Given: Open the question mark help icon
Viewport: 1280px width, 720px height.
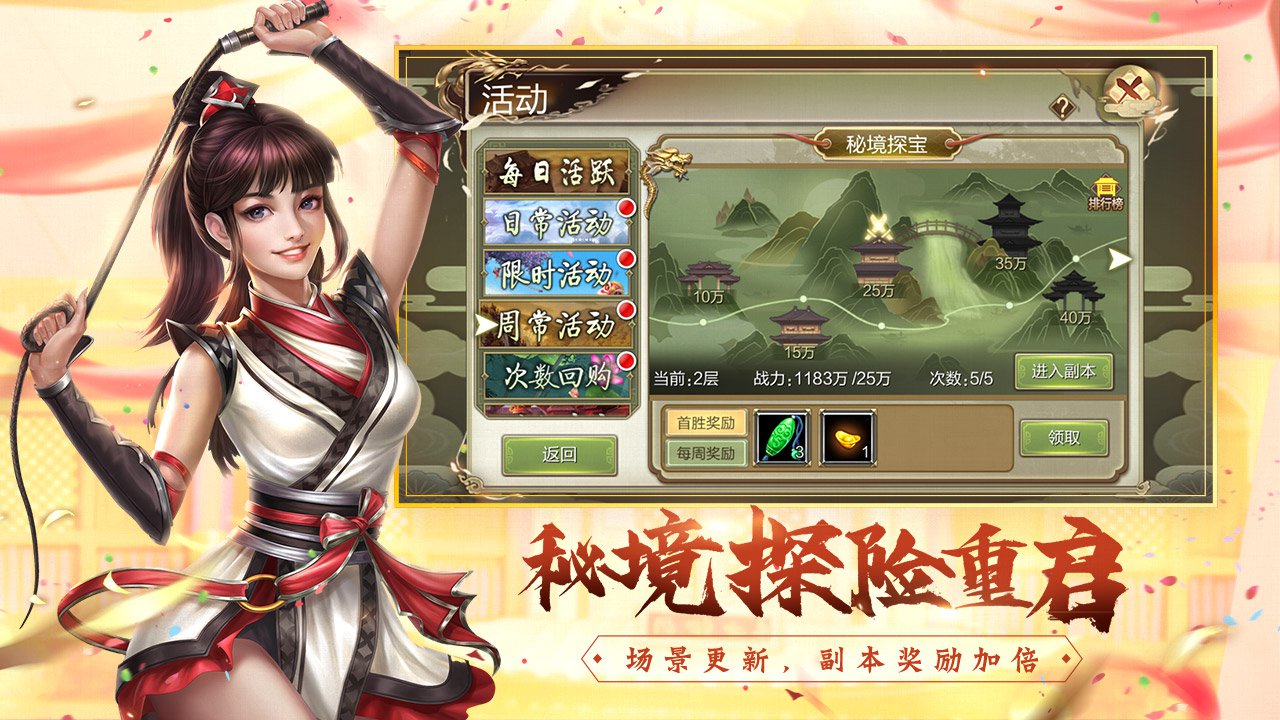Looking at the screenshot, I should tap(1061, 107).
